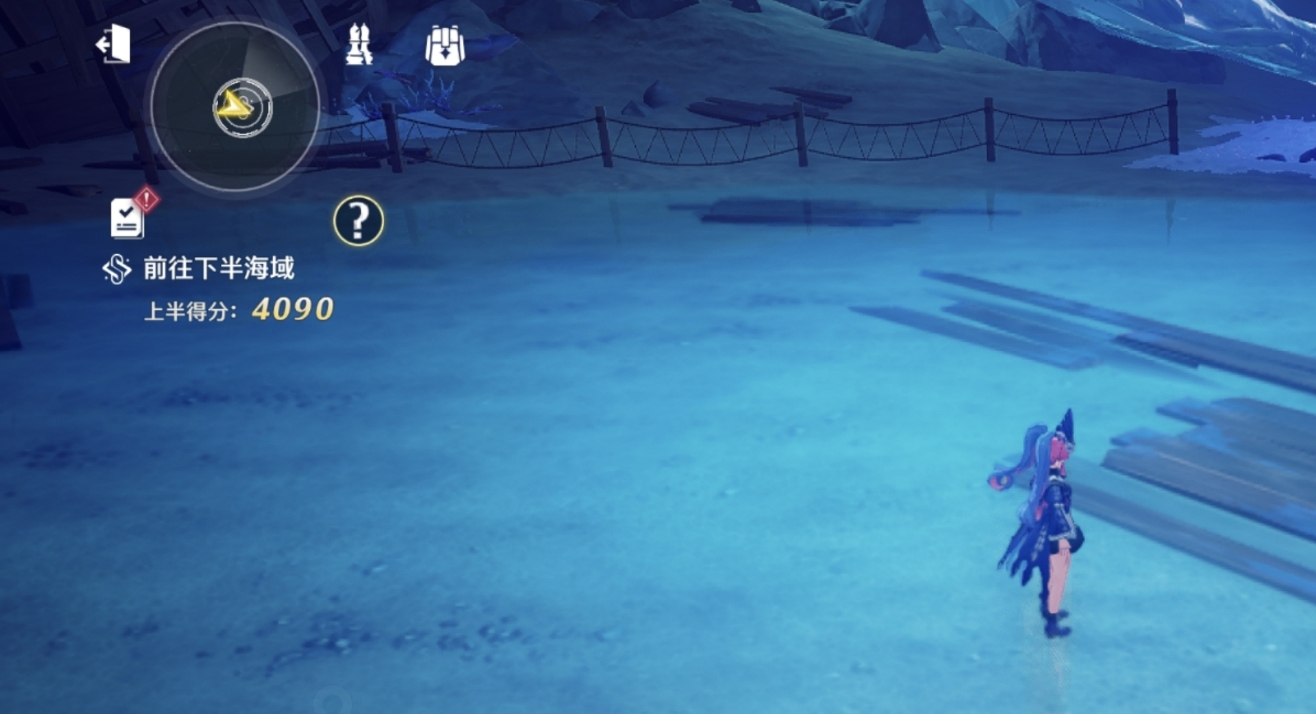Open the circular minimap

coord(235,107)
